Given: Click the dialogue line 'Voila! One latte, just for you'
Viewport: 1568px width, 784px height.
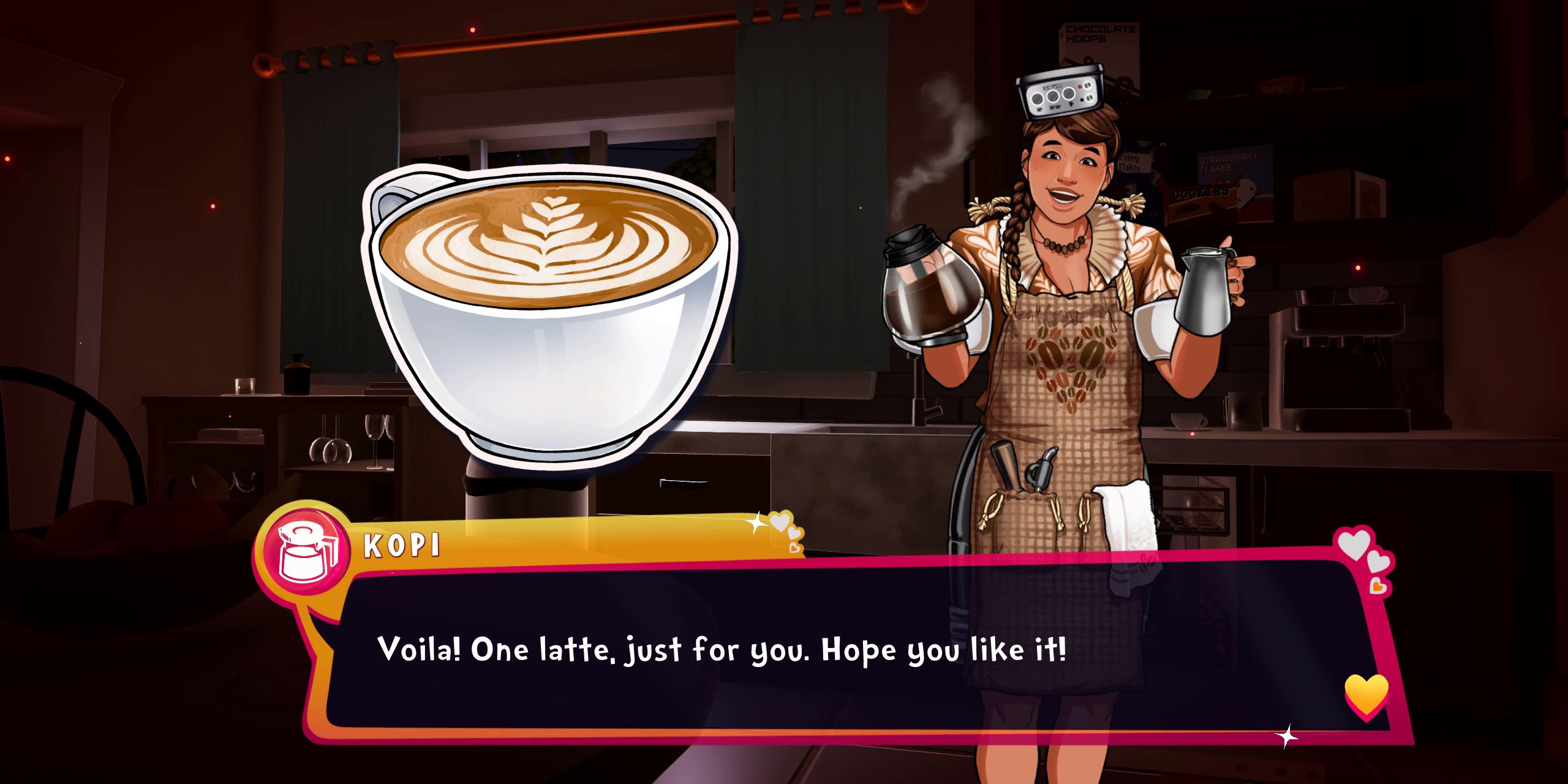Looking at the screenshot, I should [723, 652].
